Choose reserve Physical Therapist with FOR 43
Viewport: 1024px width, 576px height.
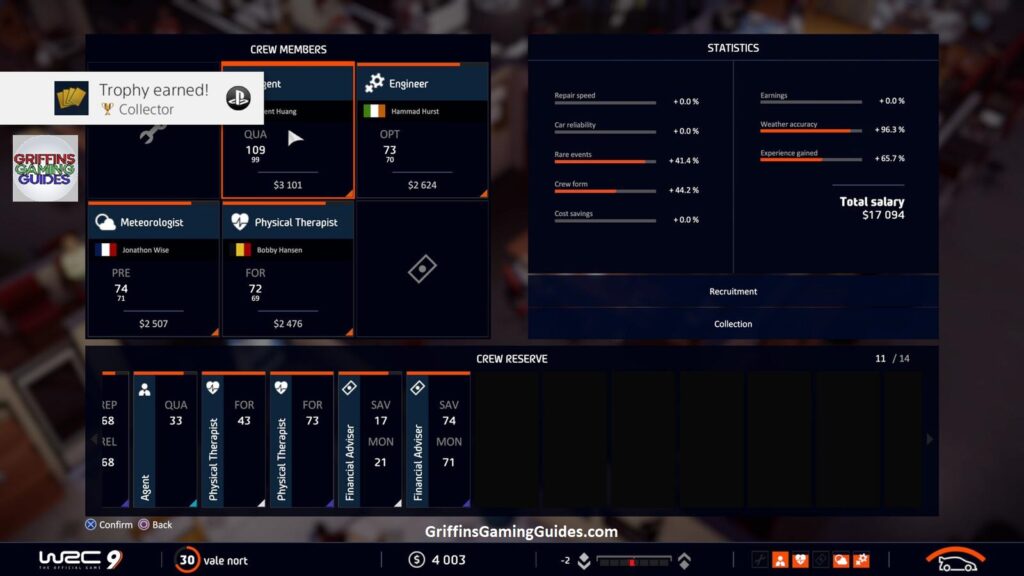(233, 440)
